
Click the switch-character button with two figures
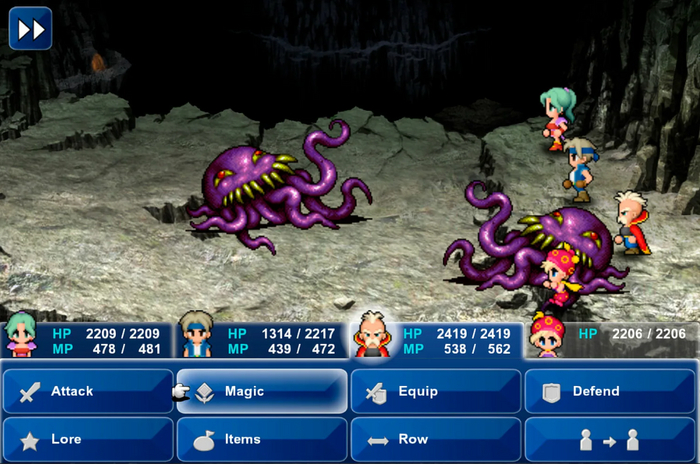pos(609,439)
